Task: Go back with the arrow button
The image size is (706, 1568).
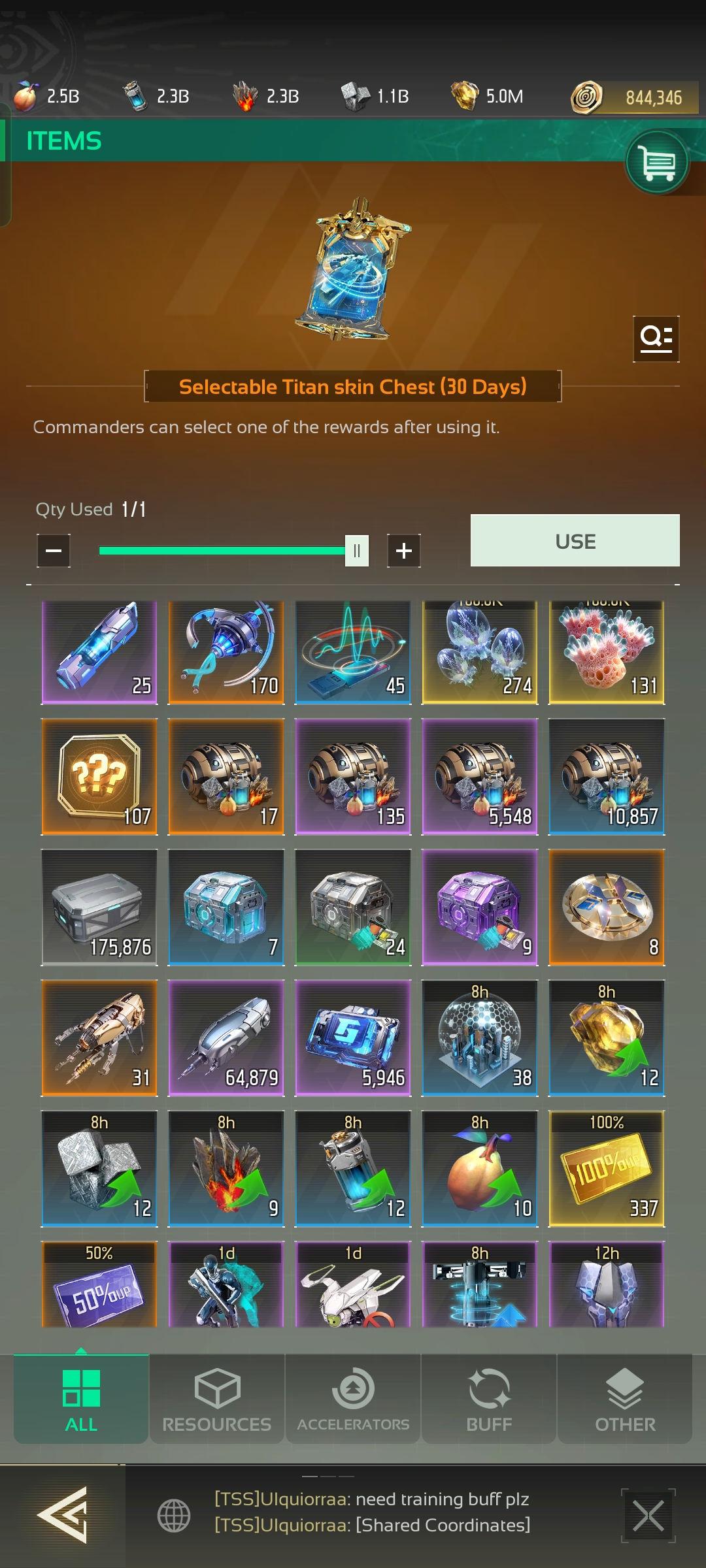Action: point(63,1514)
